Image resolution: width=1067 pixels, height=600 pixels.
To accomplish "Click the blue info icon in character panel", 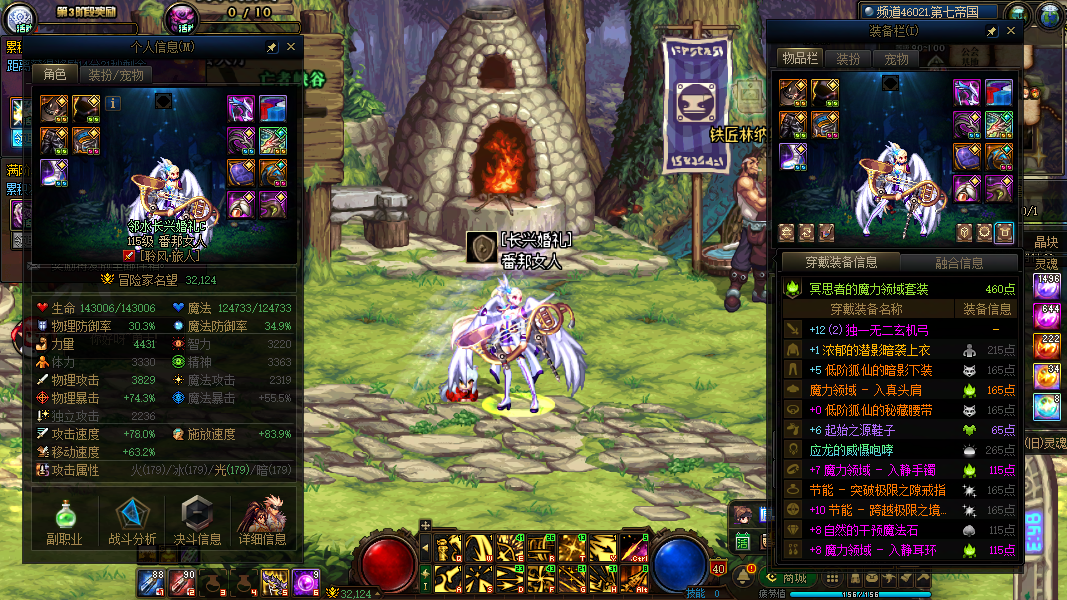I will coord(113,103).
